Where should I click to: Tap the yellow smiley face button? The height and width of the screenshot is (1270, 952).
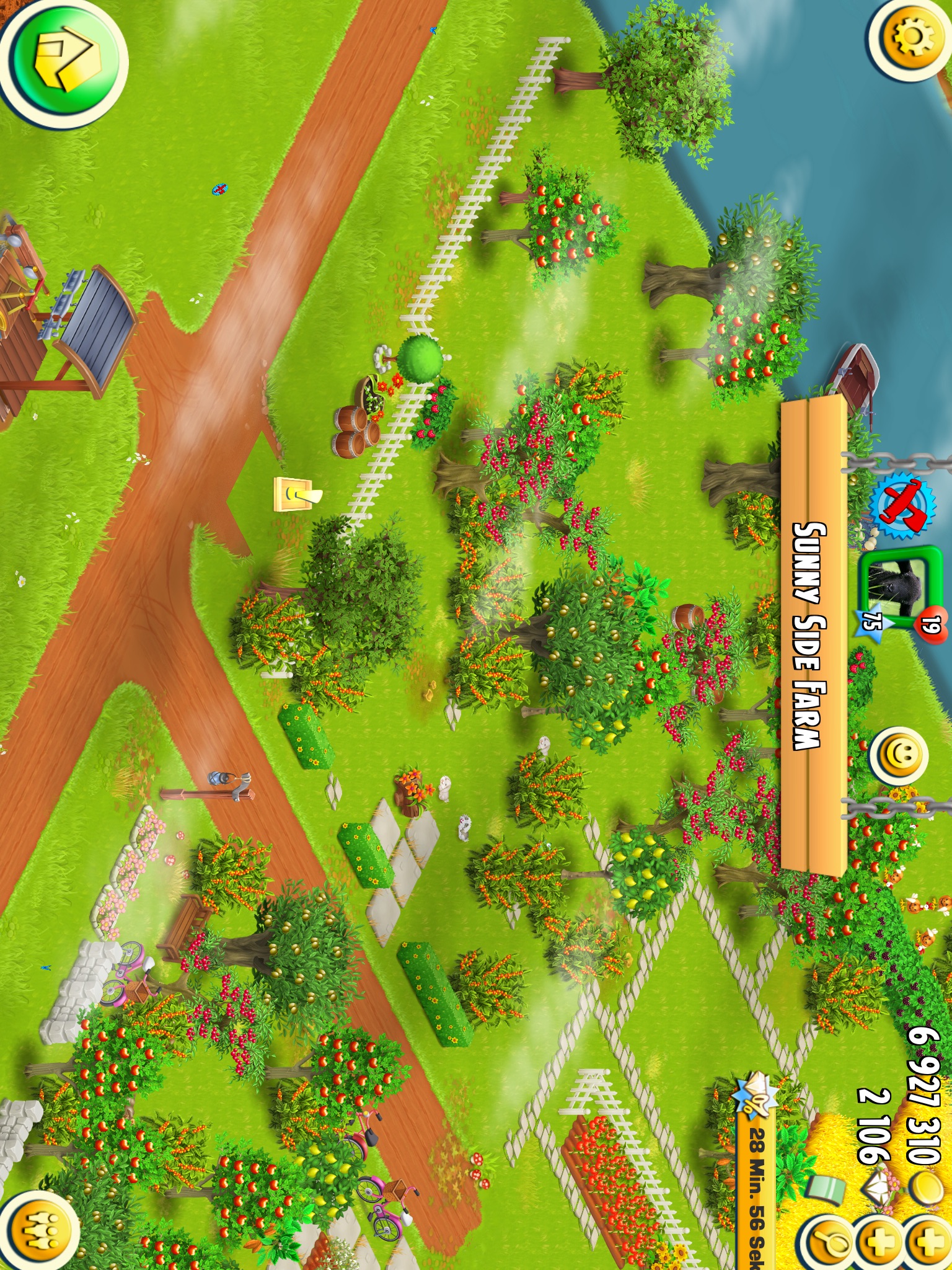898,757
